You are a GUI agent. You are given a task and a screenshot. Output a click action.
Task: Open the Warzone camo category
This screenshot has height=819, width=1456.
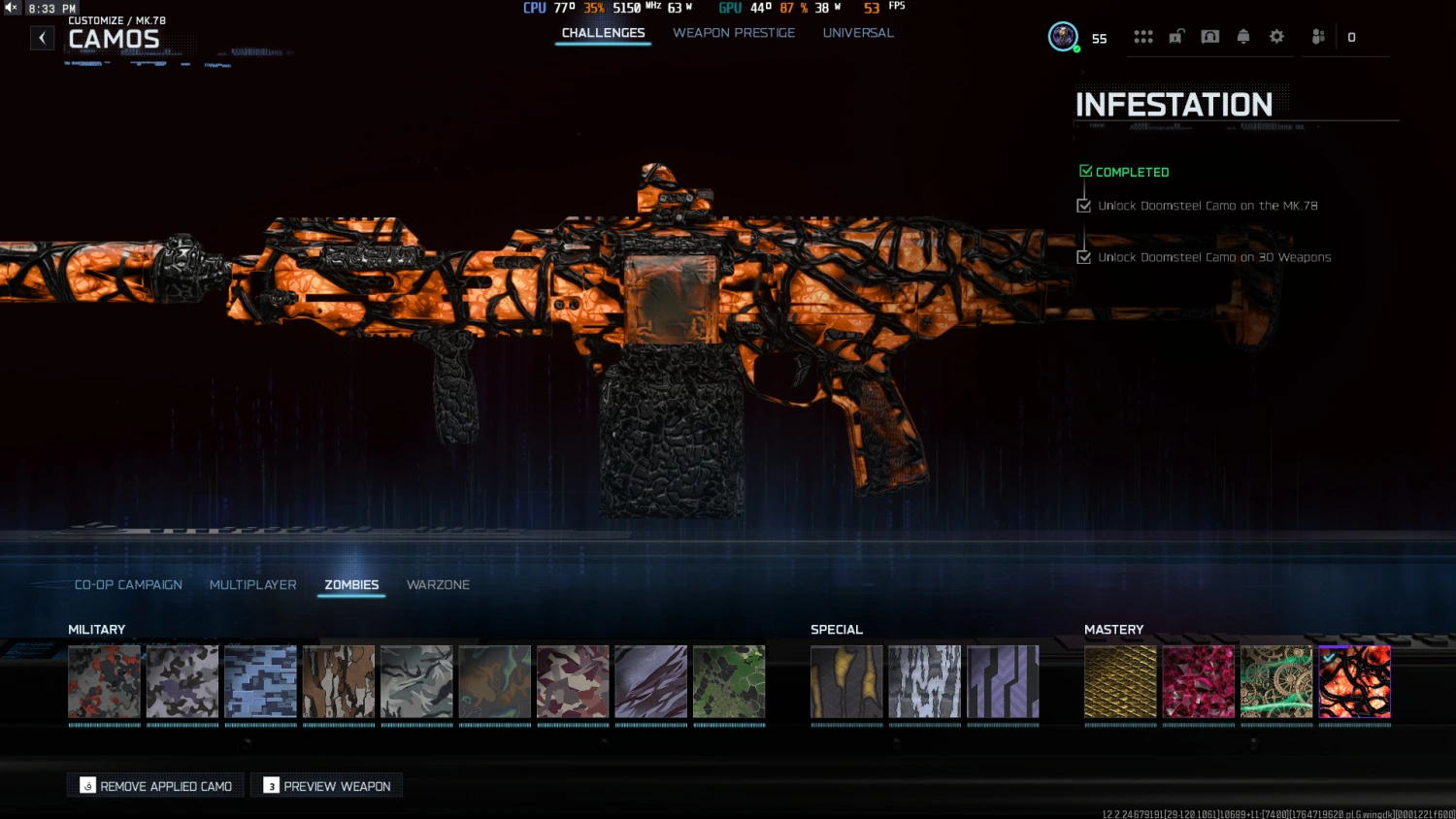click(438, 584)
